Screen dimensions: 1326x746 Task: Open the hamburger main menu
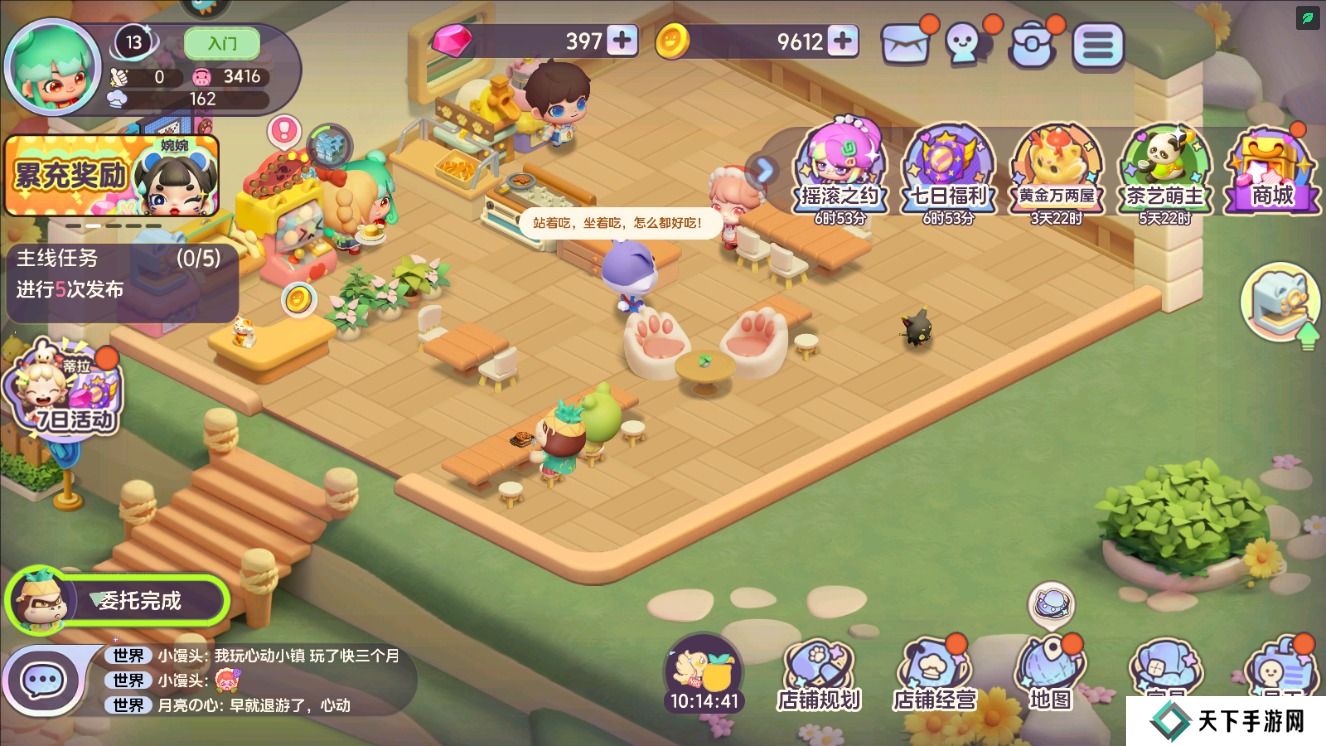click(x=1097, y=45)
